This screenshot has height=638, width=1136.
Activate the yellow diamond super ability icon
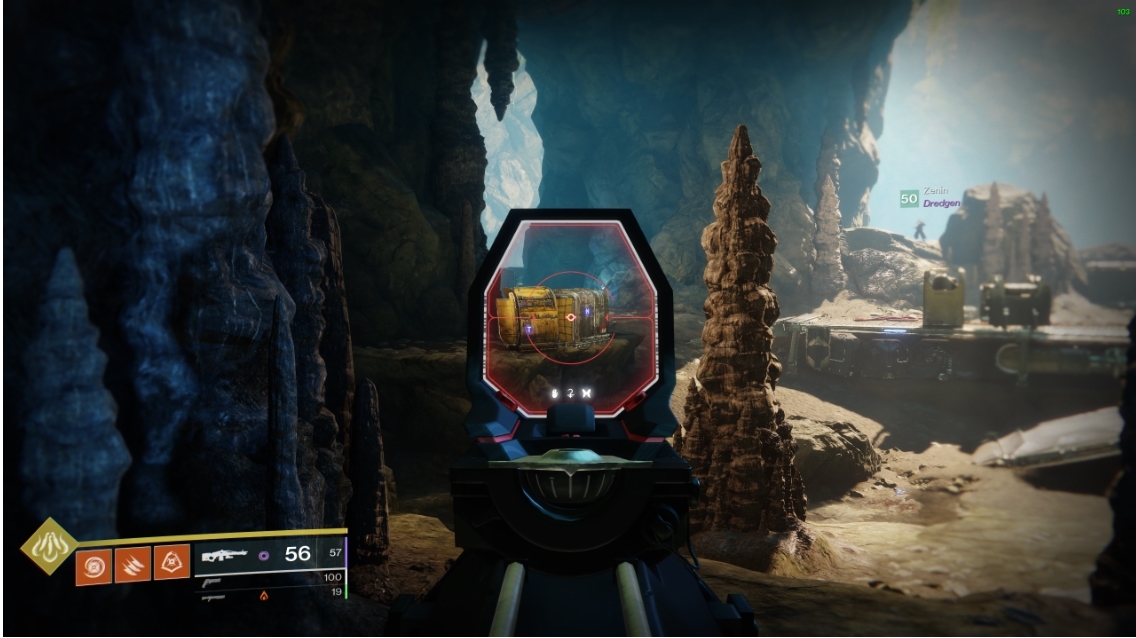47,545
